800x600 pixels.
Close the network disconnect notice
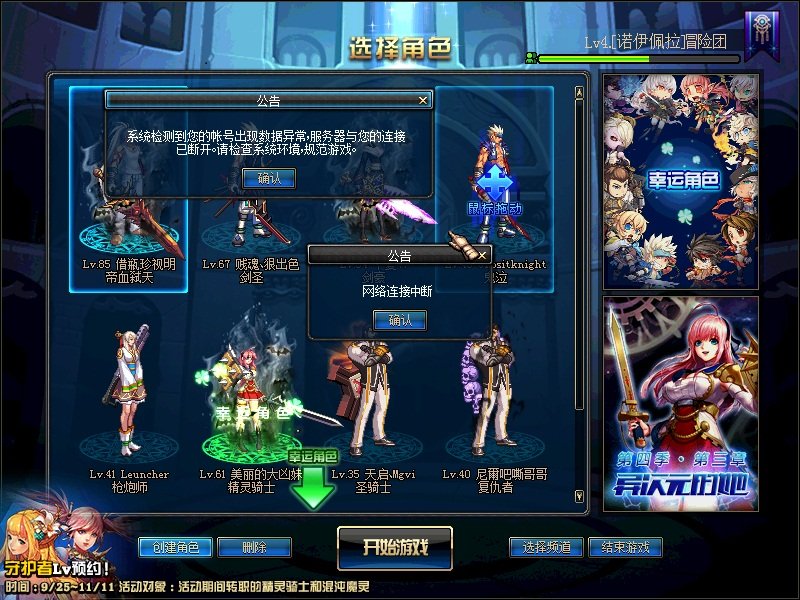coord(481,256)
